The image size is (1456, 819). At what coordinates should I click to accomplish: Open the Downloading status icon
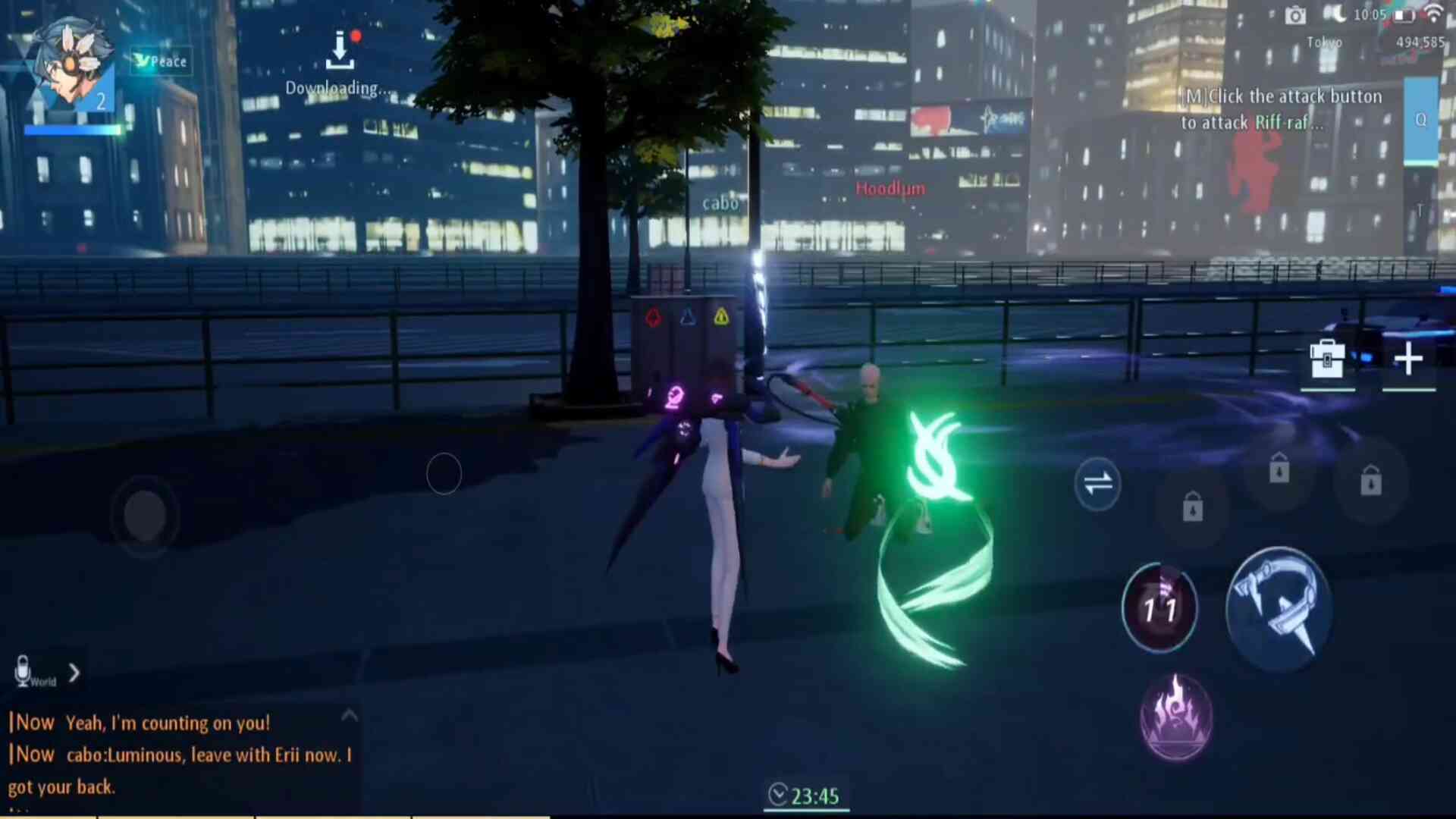tap(340, 52)
